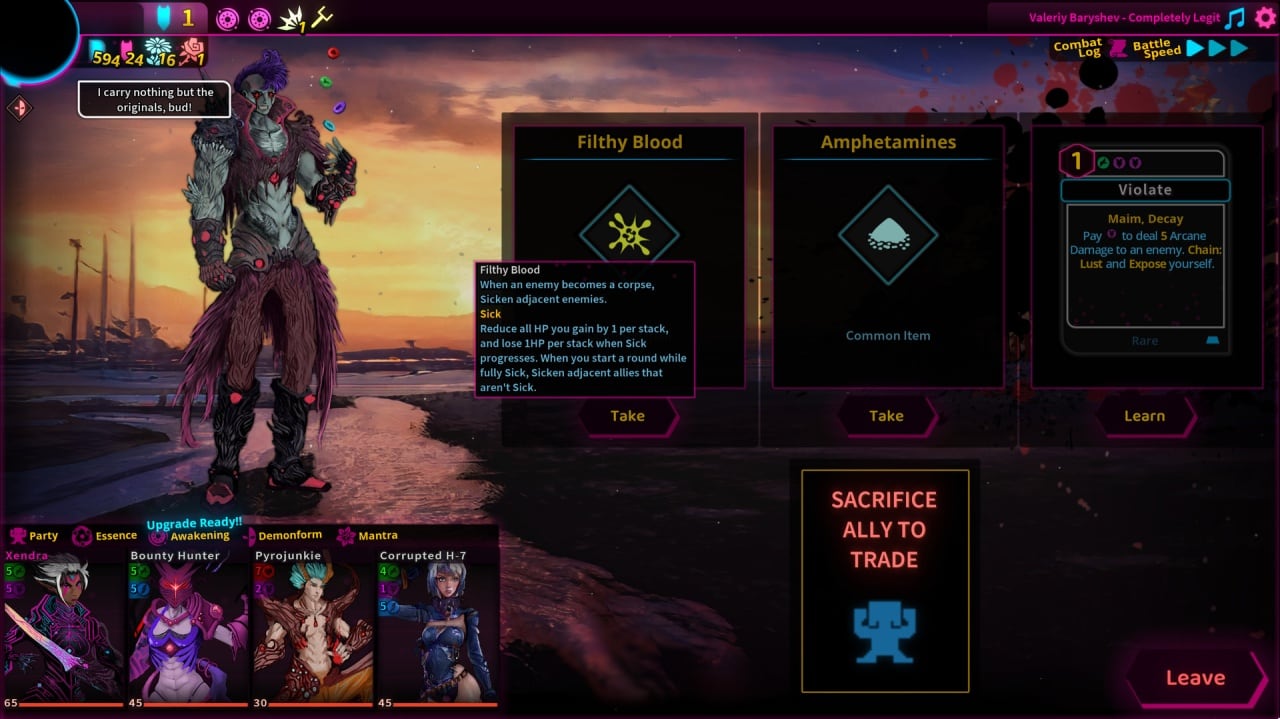Image resolution: width=1280 pixels, height=719 pixels.
Task: Click the Amphetamines powder icon
Action: tap(887, 236)
